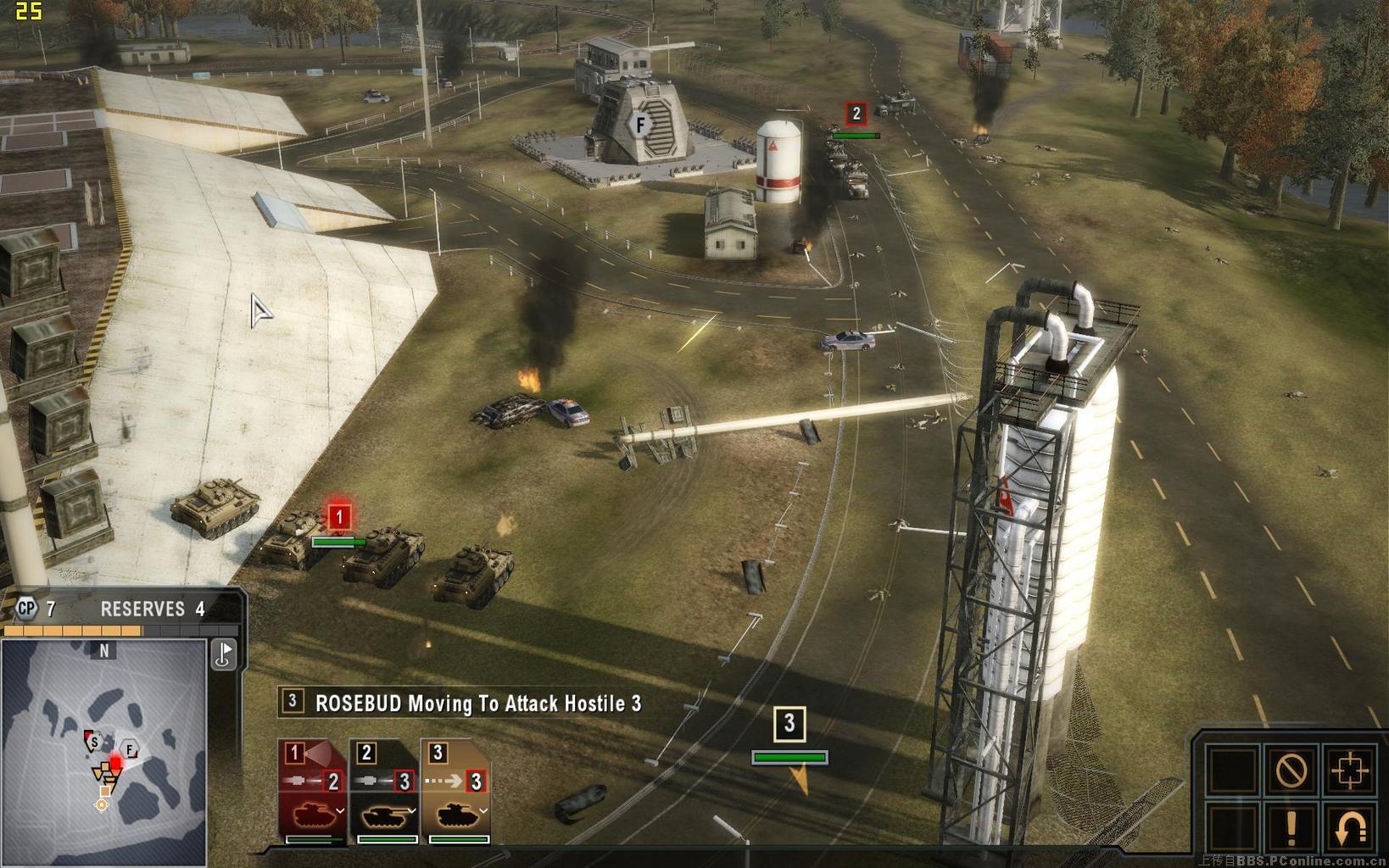Viewport: 1389px width, 868px height.
Task: Click the F marker on the minimap
Action: coord(130,749)
